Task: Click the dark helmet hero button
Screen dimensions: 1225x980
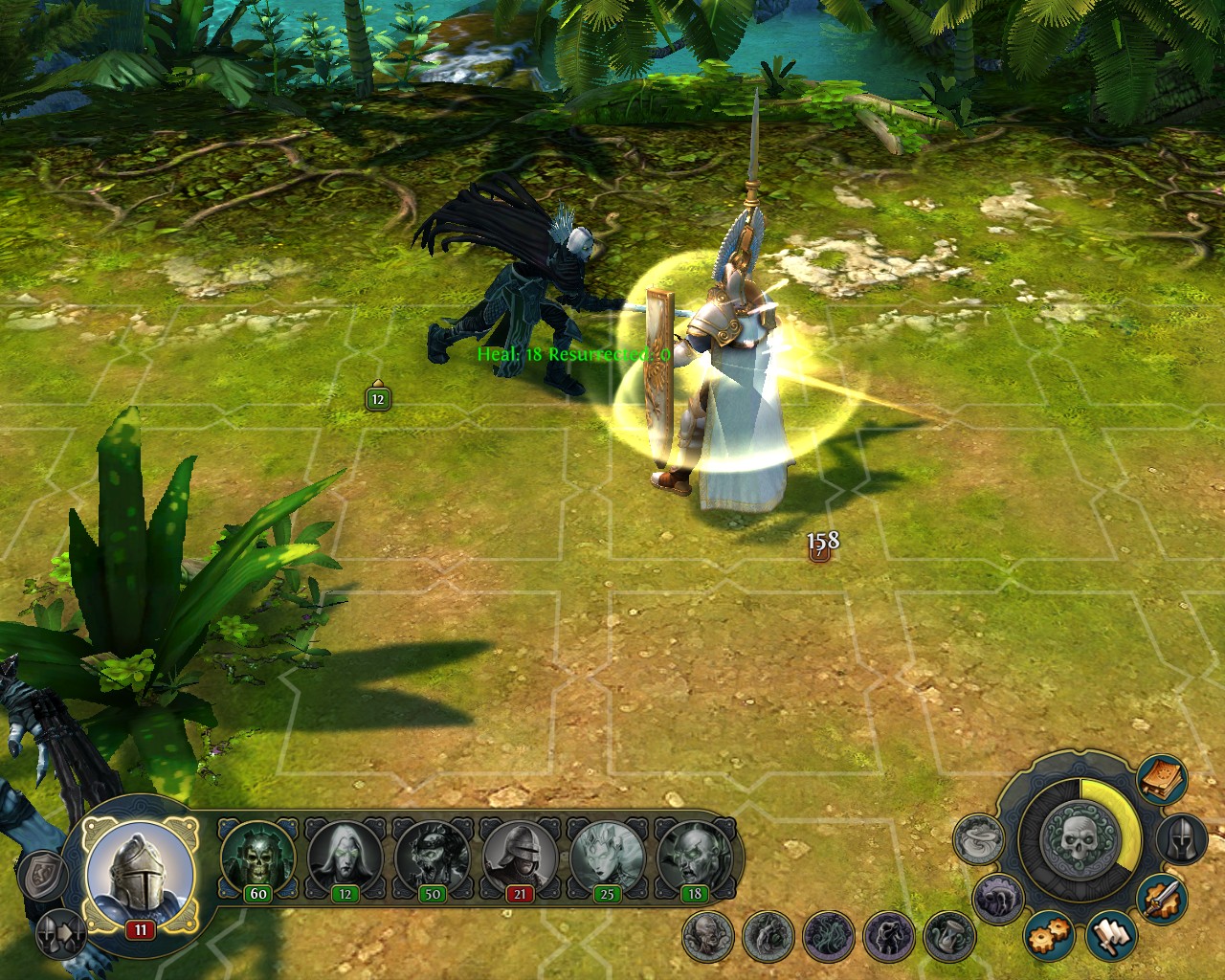Action: pyautogui.click(x=1183, y=839)
